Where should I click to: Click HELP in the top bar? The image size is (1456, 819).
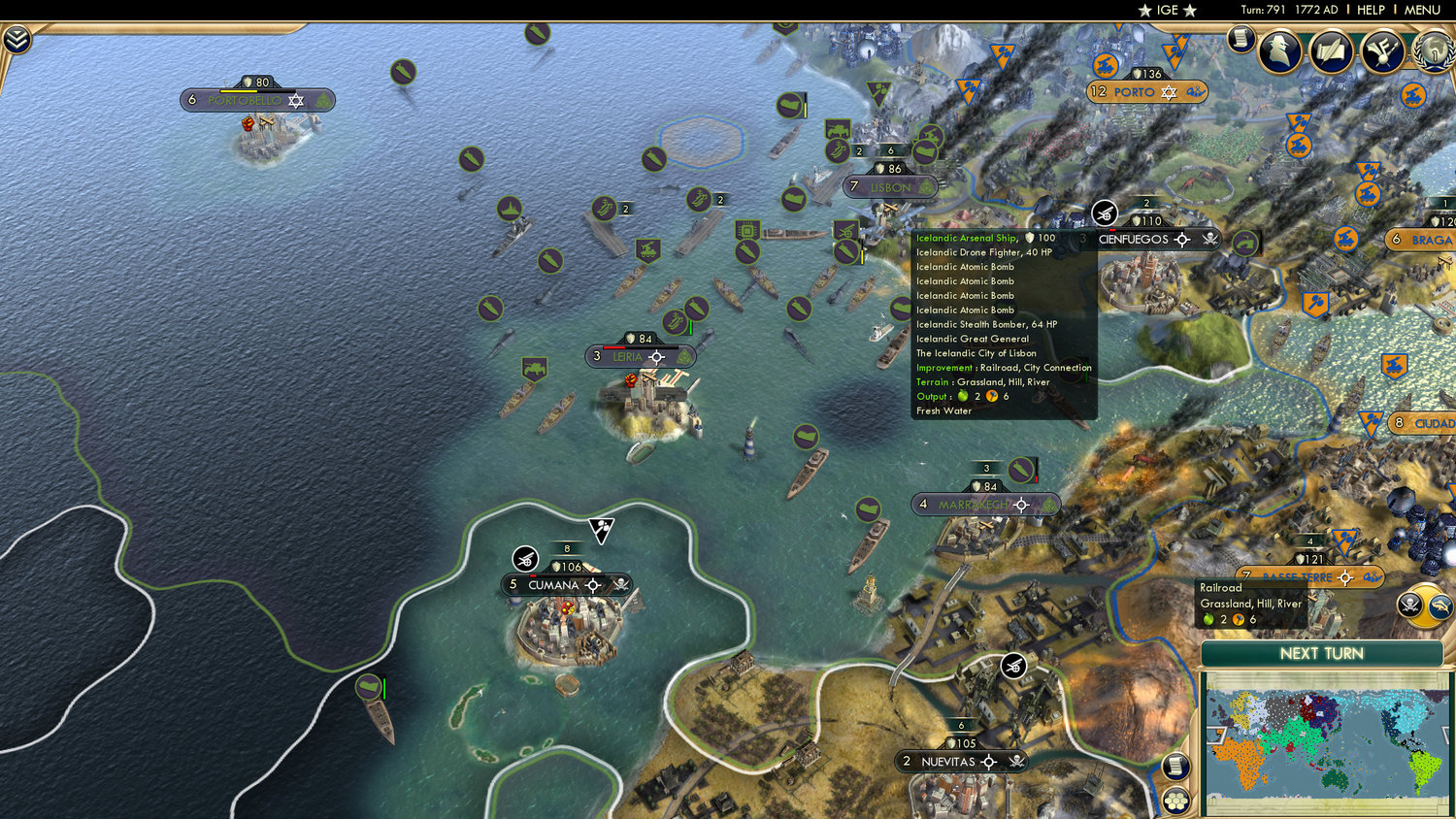tap(1373, 11)
